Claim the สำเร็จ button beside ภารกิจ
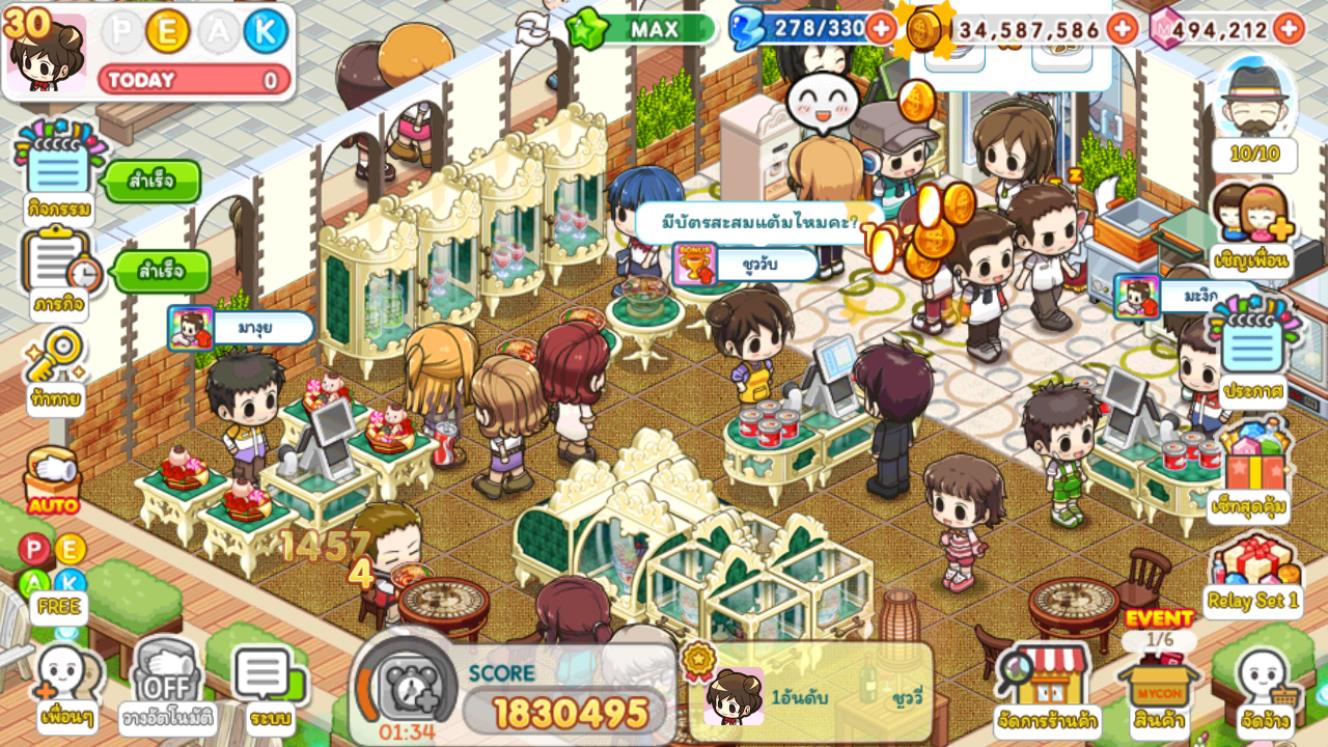1328x747 pixels. click(x=161, y=271)
